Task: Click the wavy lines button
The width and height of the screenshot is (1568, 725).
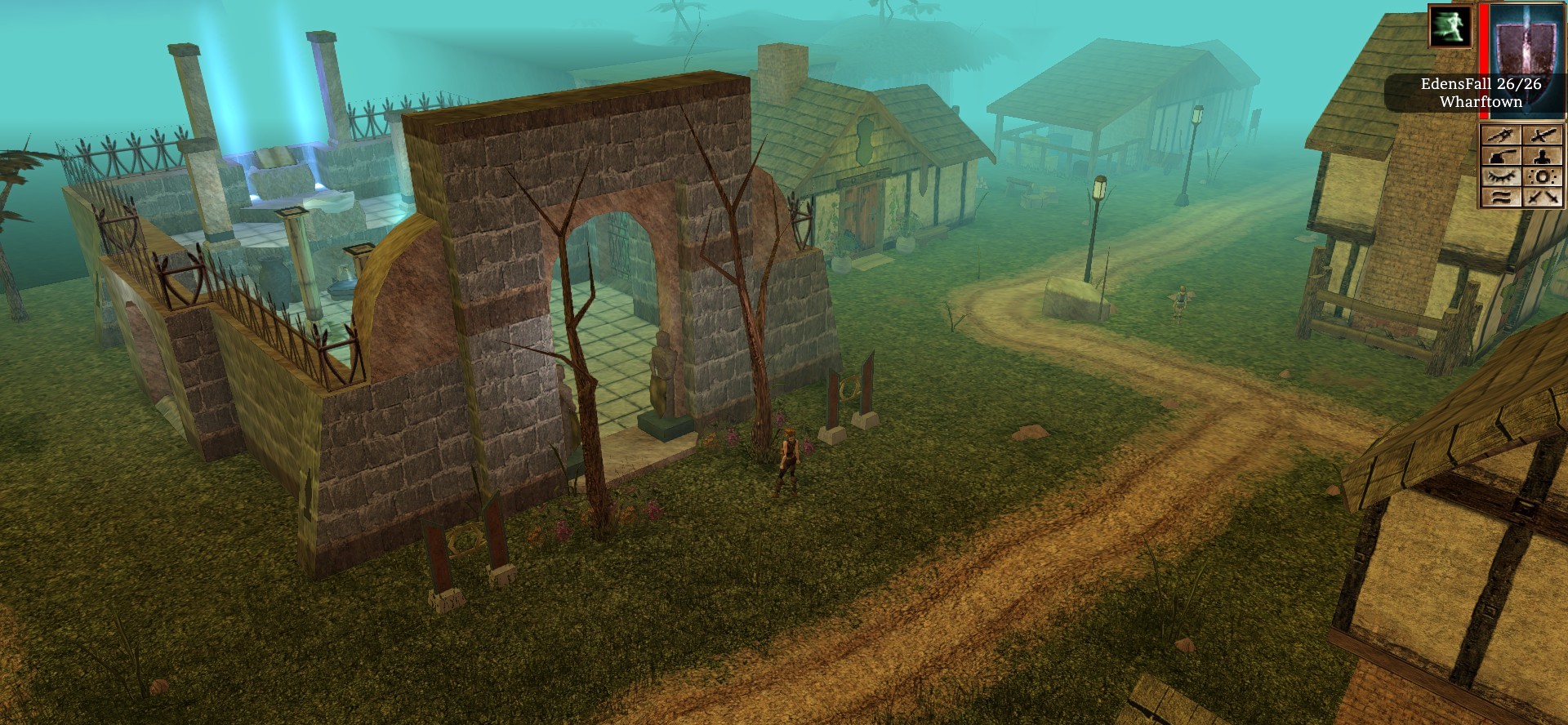Action: [x=1501, y=198]
